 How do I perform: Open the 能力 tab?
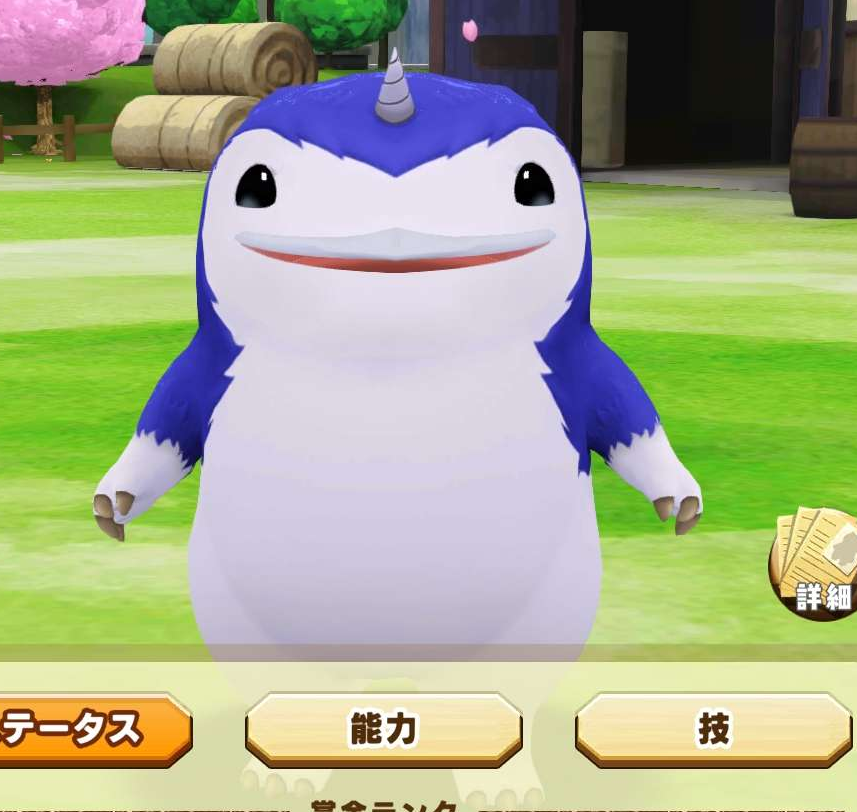coord(383,730)
